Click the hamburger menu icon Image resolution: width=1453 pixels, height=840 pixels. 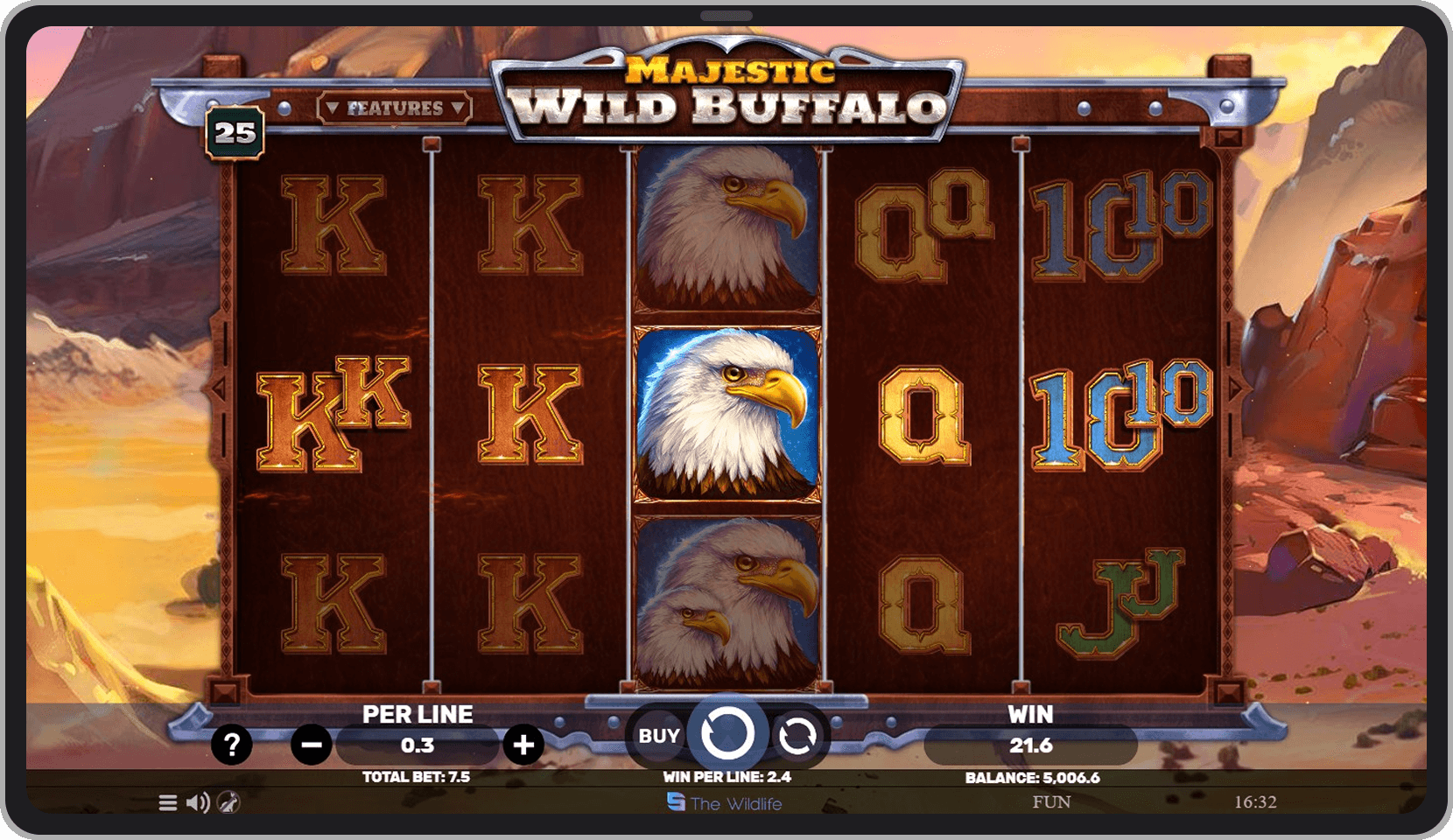coord(166,801)
